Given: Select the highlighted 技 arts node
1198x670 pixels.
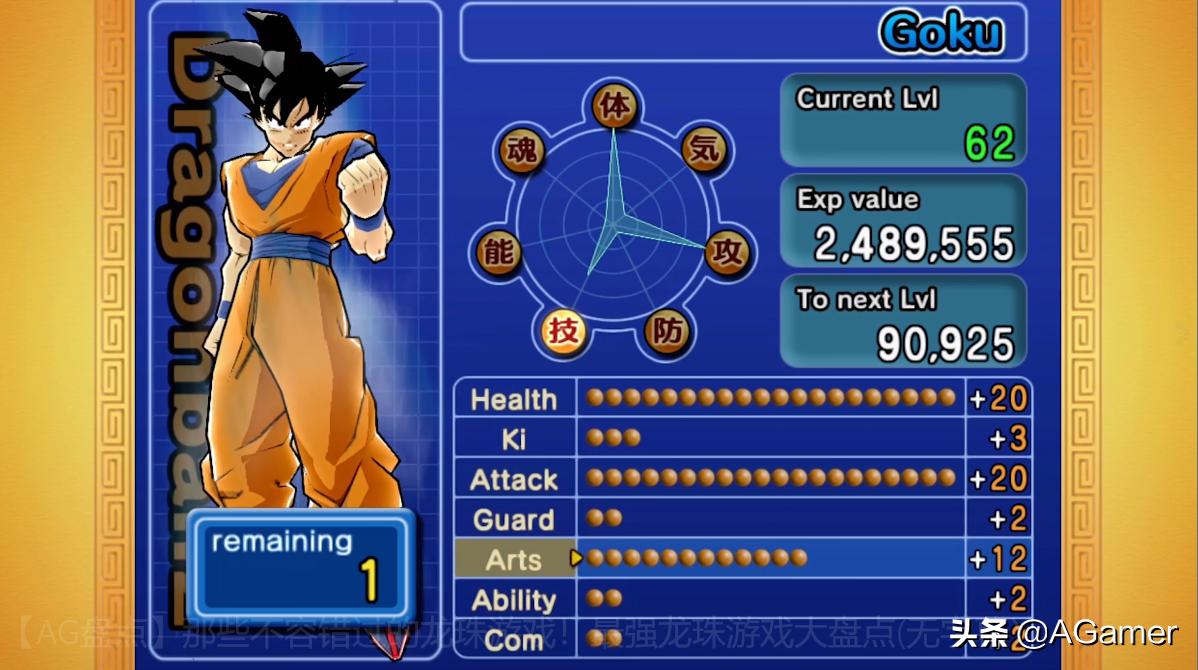Looking at the screenshot, I should tap(564, 329).
